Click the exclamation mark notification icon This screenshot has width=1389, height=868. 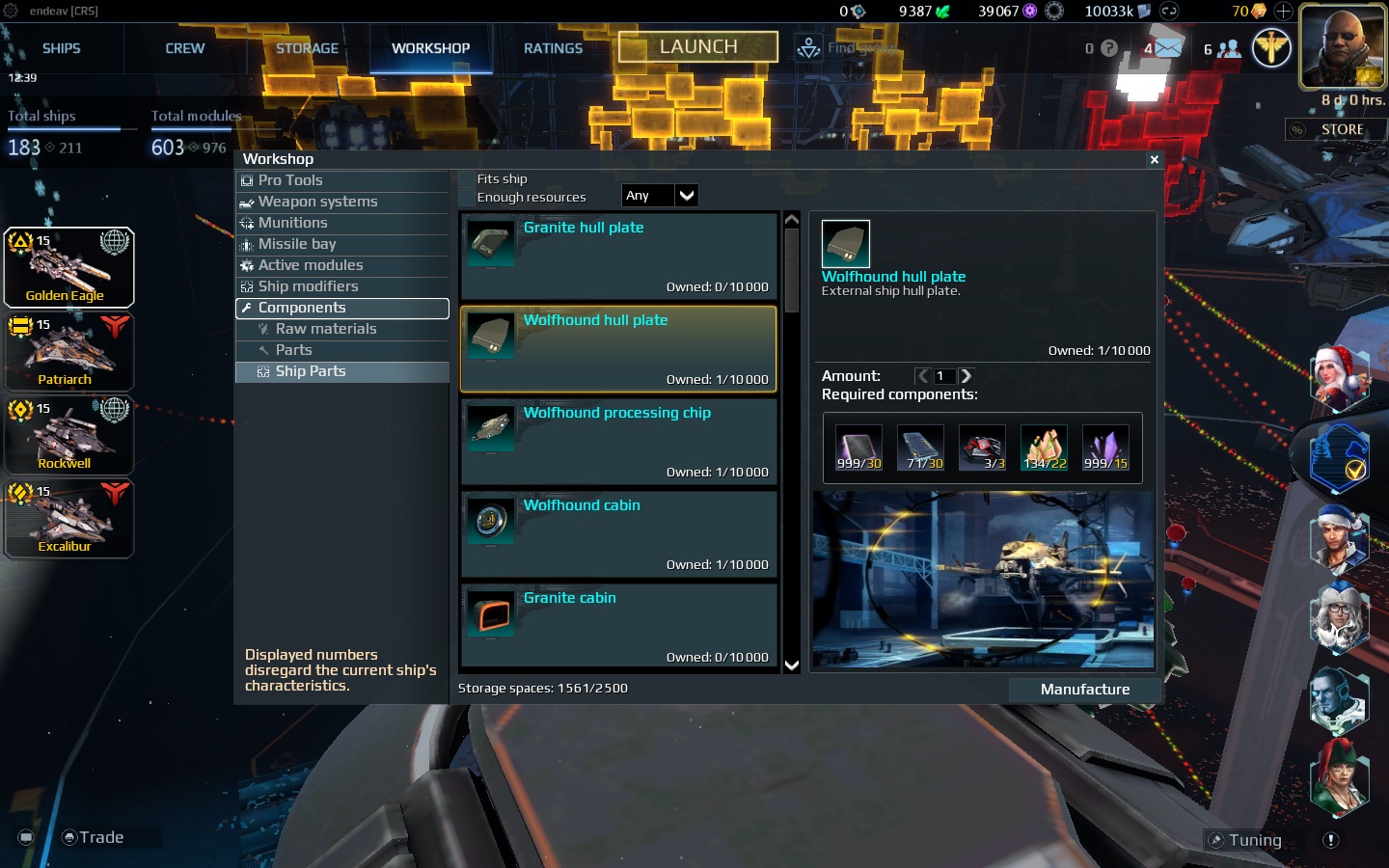[x=1330, y=840]
